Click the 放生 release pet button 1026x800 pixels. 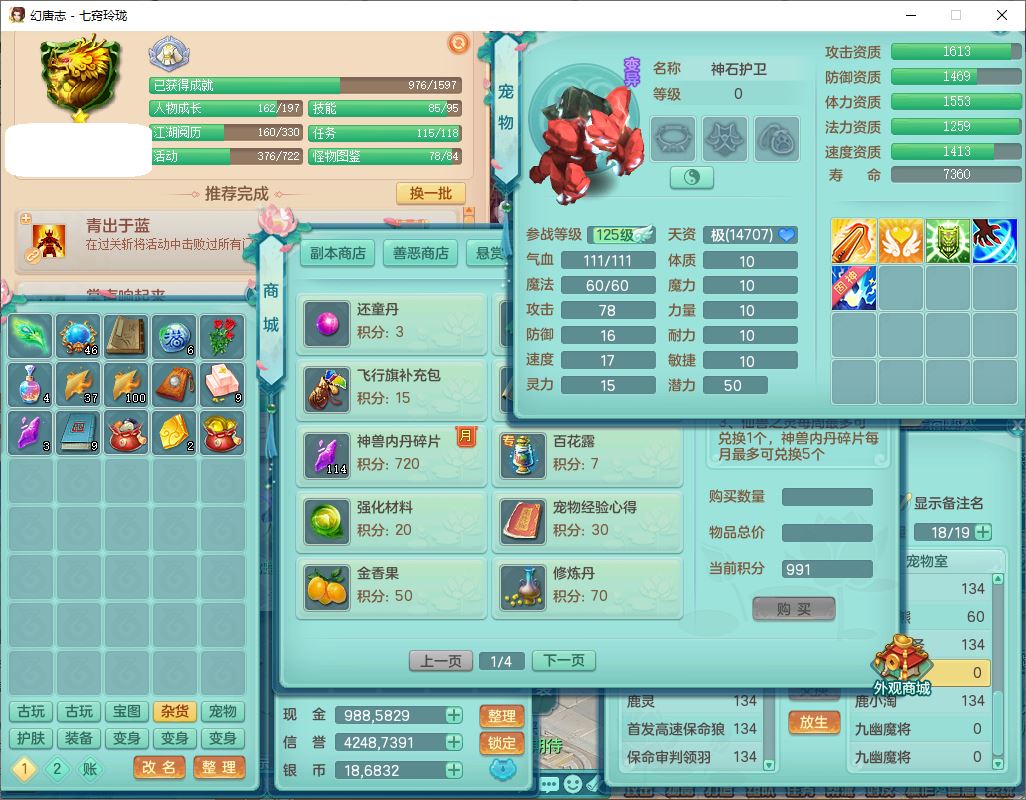(814, 721)
